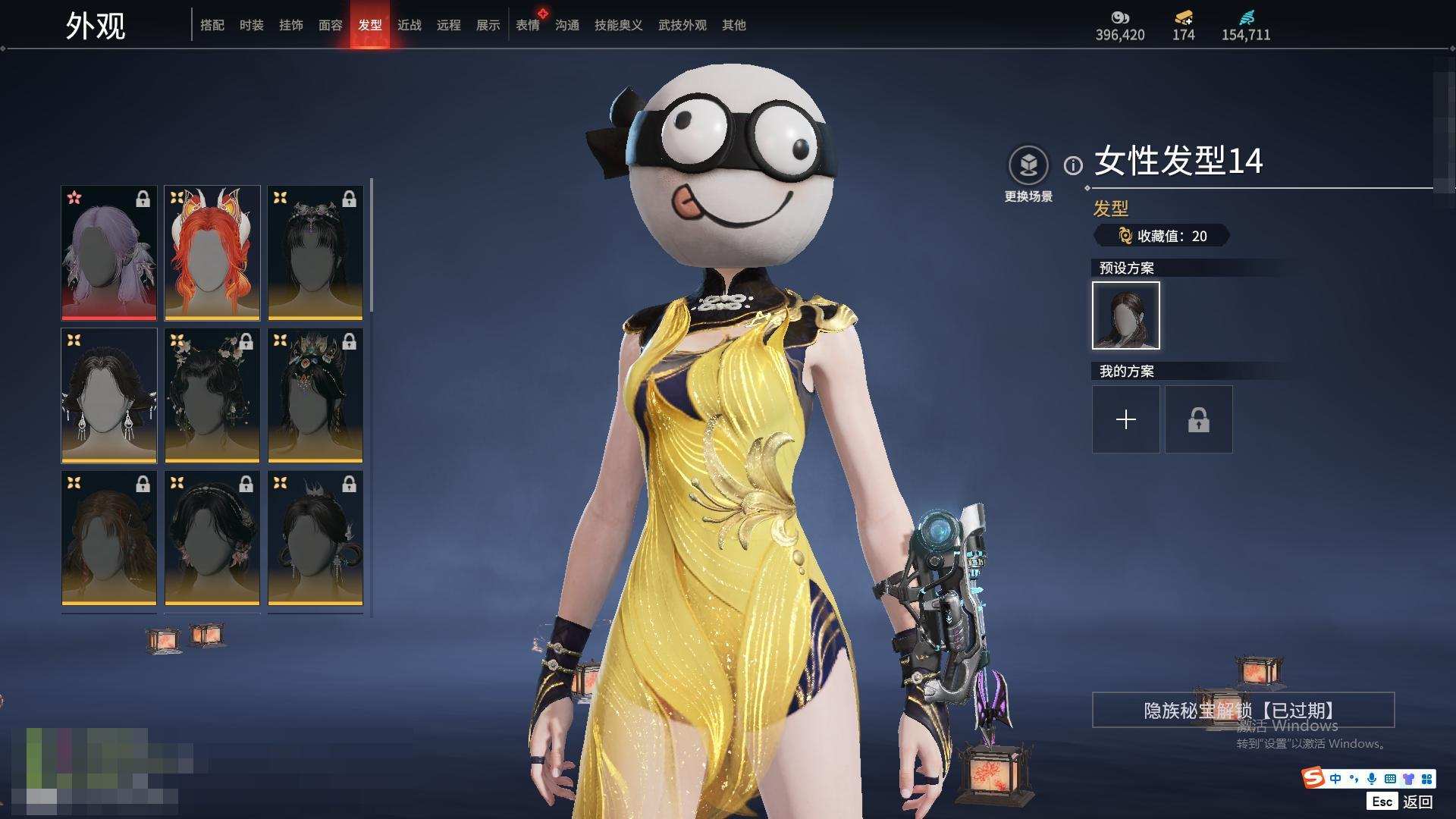Choose the purple hairstyle thumbnail
Image resolution: width=1456 pixels, height=819 pixels.
click(109, 253)
